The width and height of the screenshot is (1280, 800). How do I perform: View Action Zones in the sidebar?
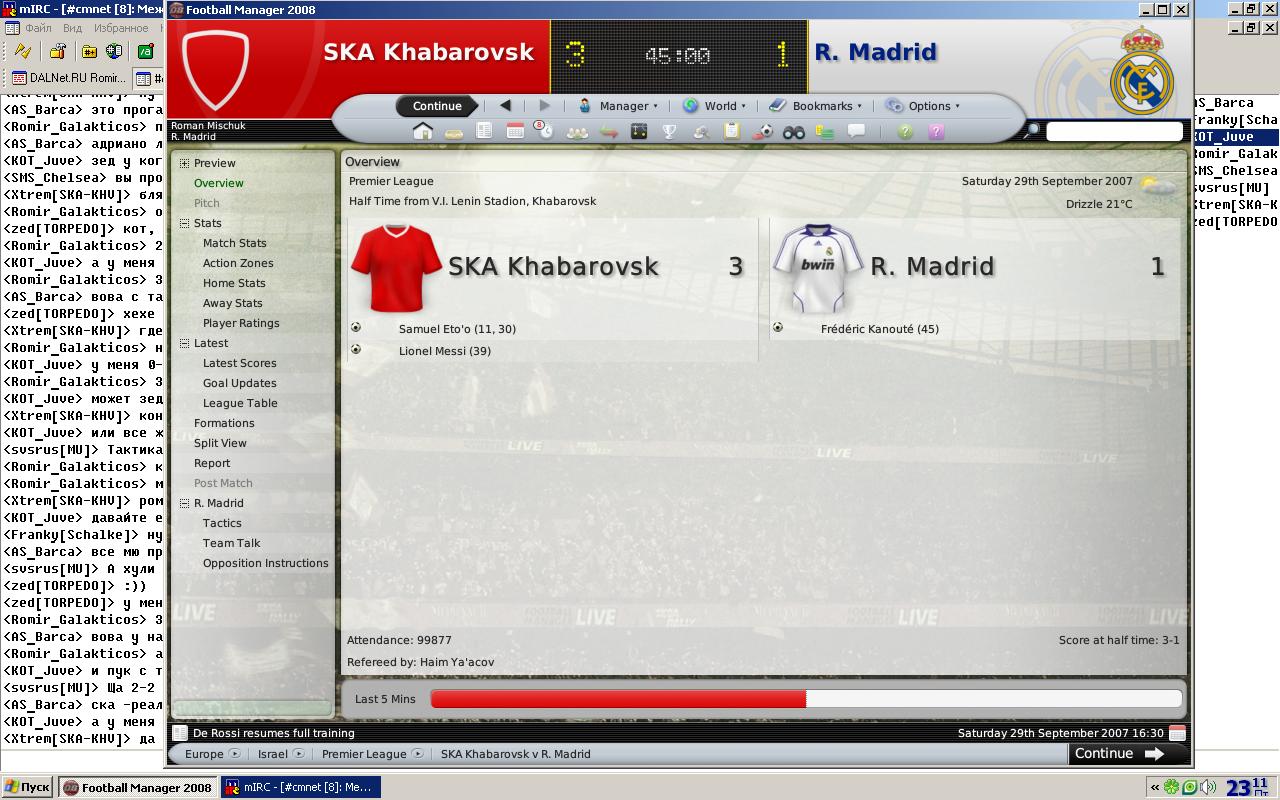[238, 263]
